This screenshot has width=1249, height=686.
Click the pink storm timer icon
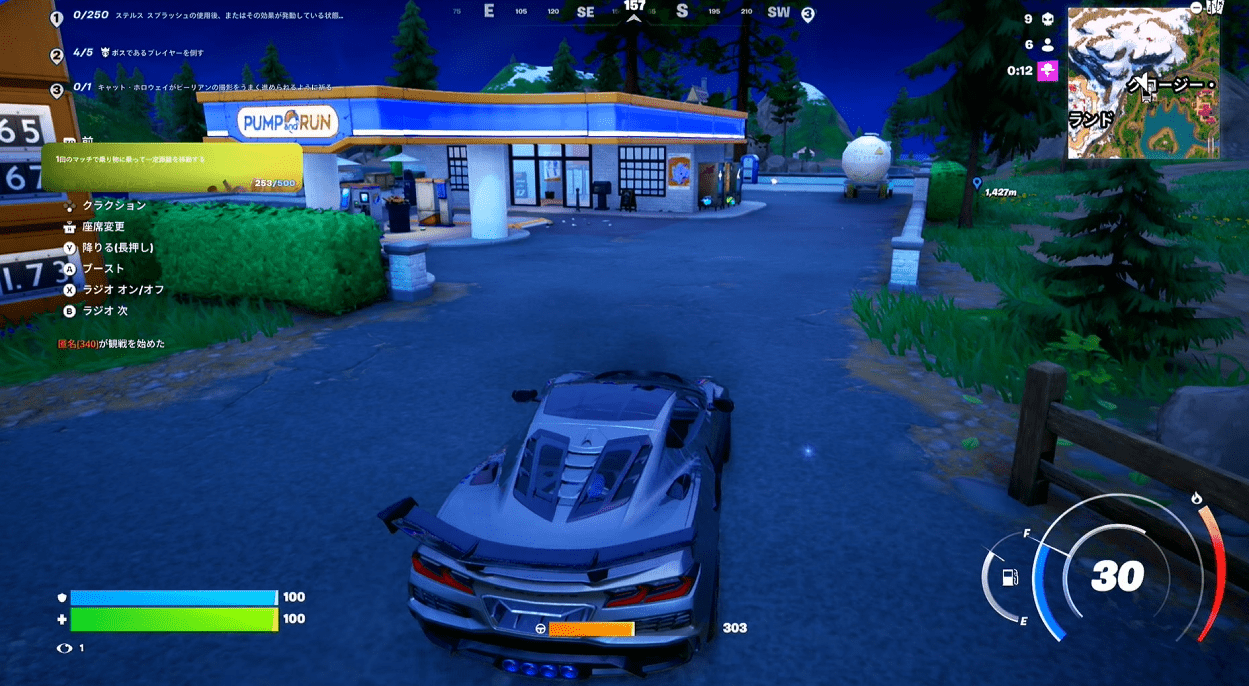[1047, 70]
